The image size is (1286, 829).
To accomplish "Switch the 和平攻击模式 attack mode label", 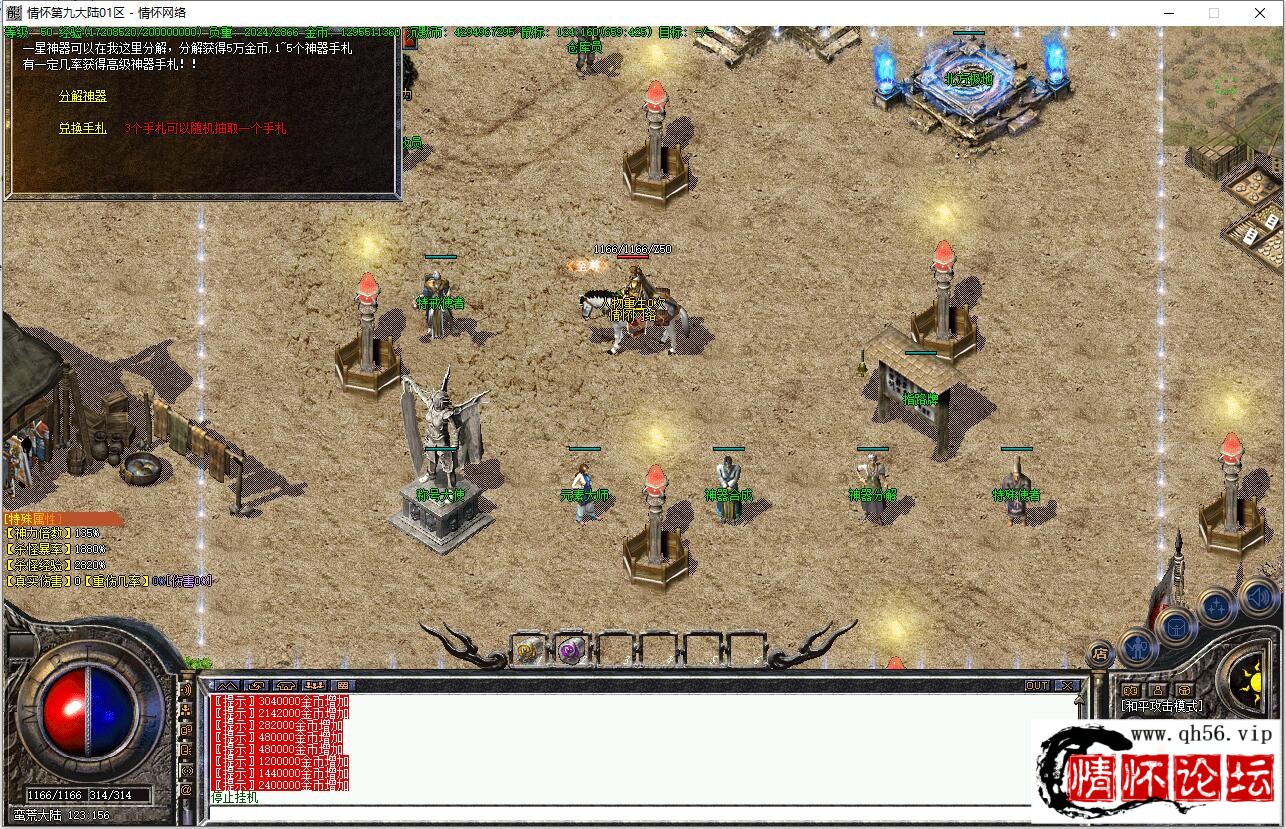I will (x=1159, y=706).
